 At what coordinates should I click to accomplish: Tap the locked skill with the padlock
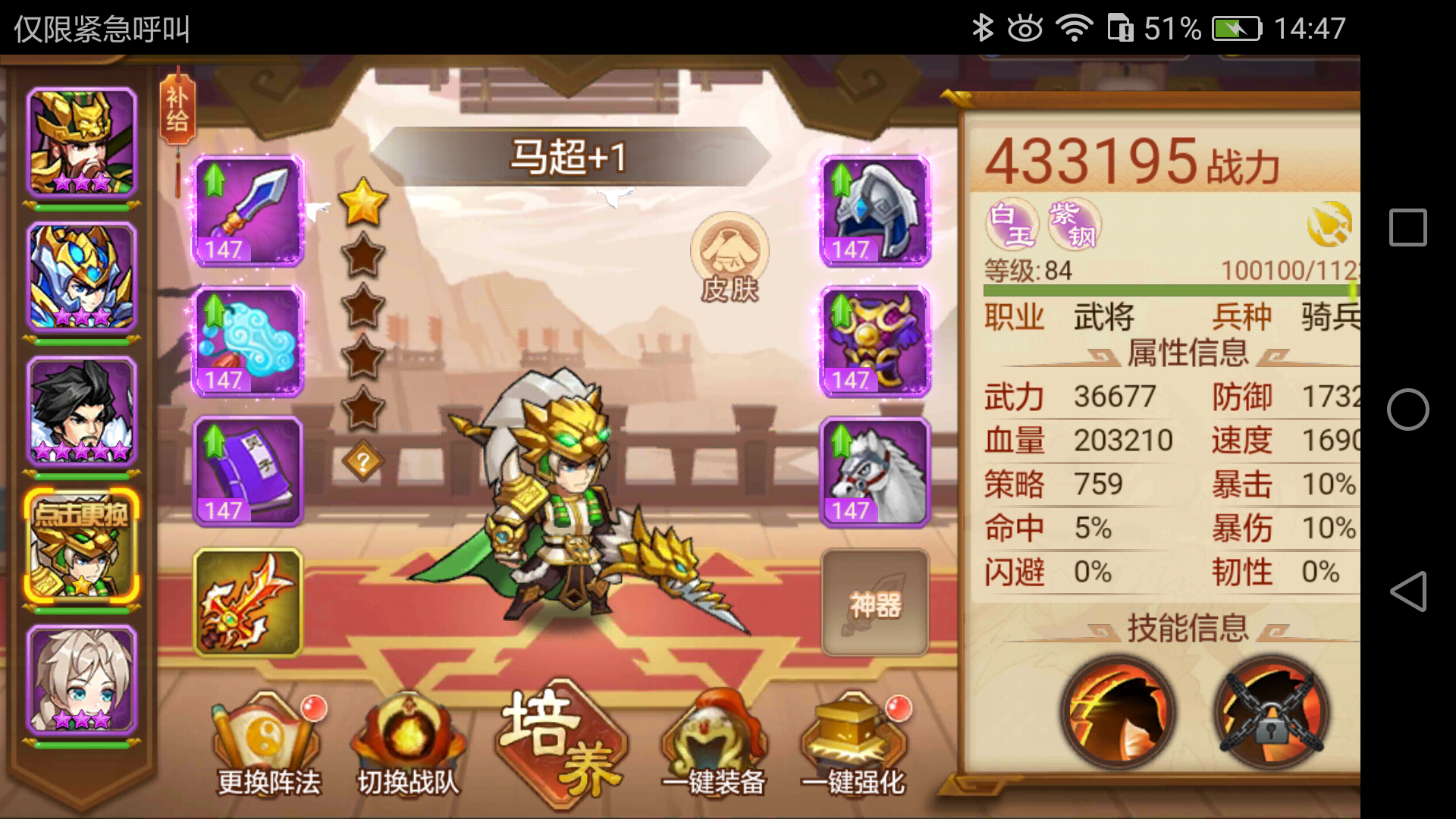(x=1269, y=711)
